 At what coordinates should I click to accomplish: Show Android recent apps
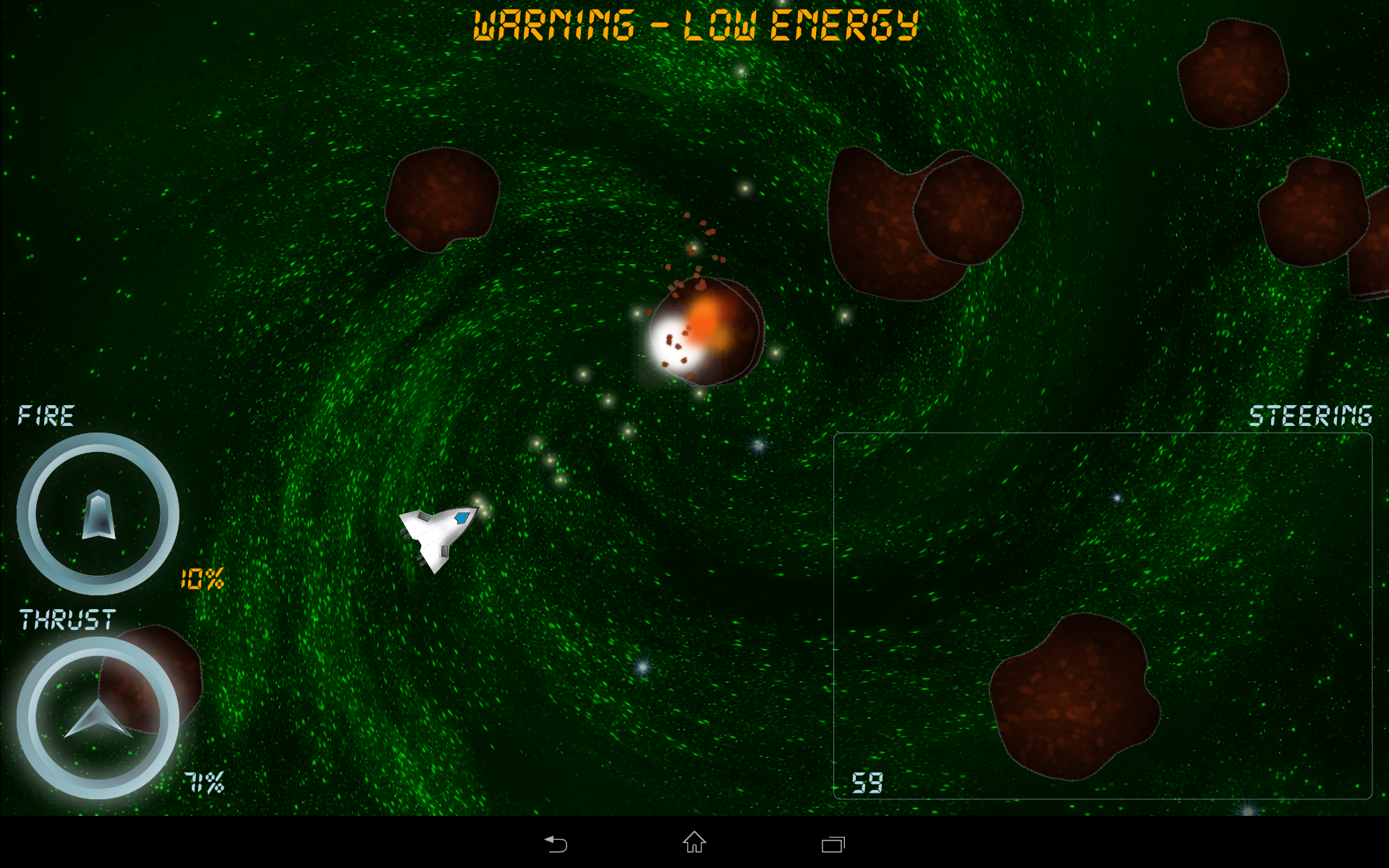(x=833, y=844)
